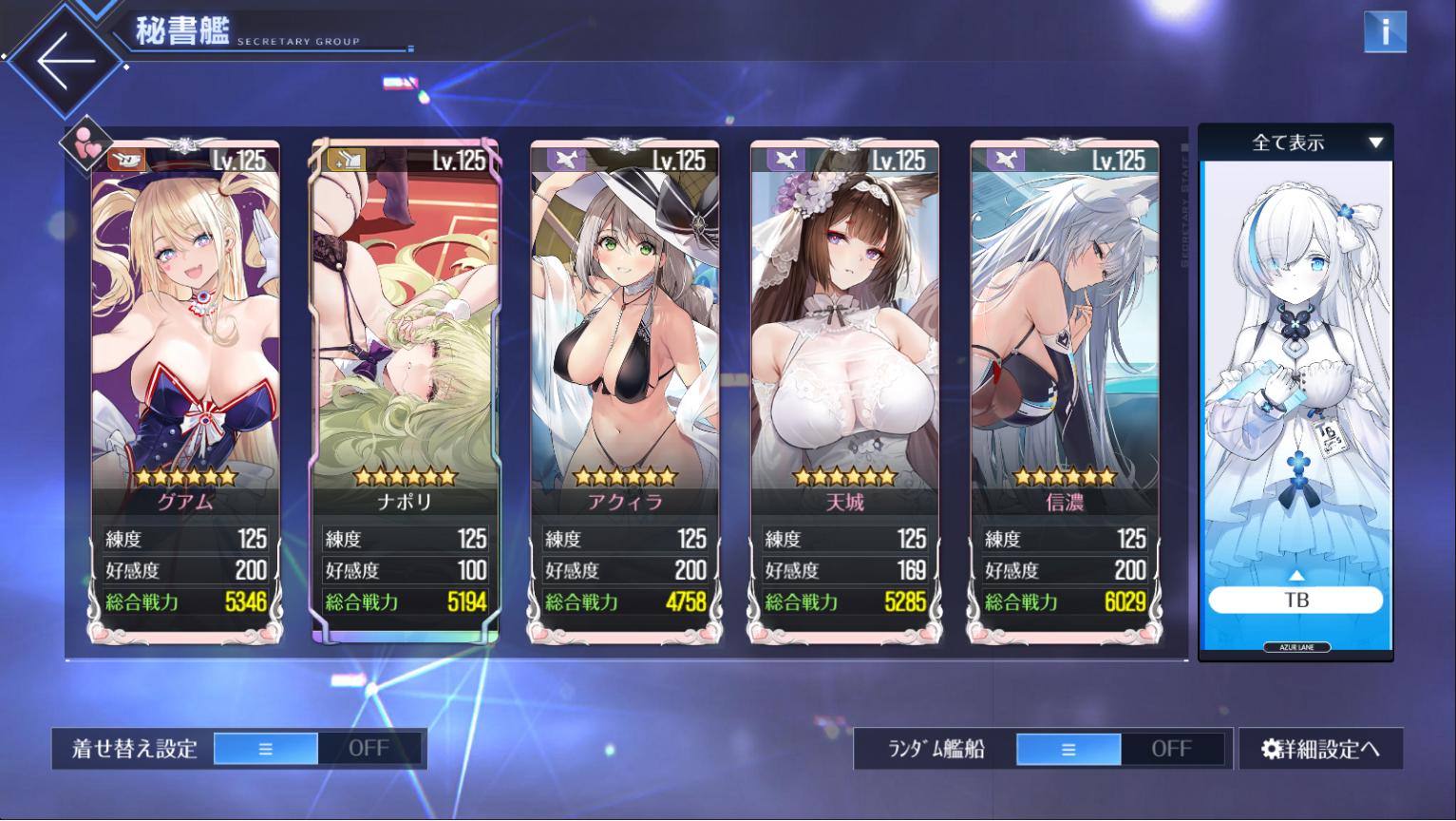1456x821 pixels.
Task: Click the pink hearts icon
Action: [x=85, y=143]
